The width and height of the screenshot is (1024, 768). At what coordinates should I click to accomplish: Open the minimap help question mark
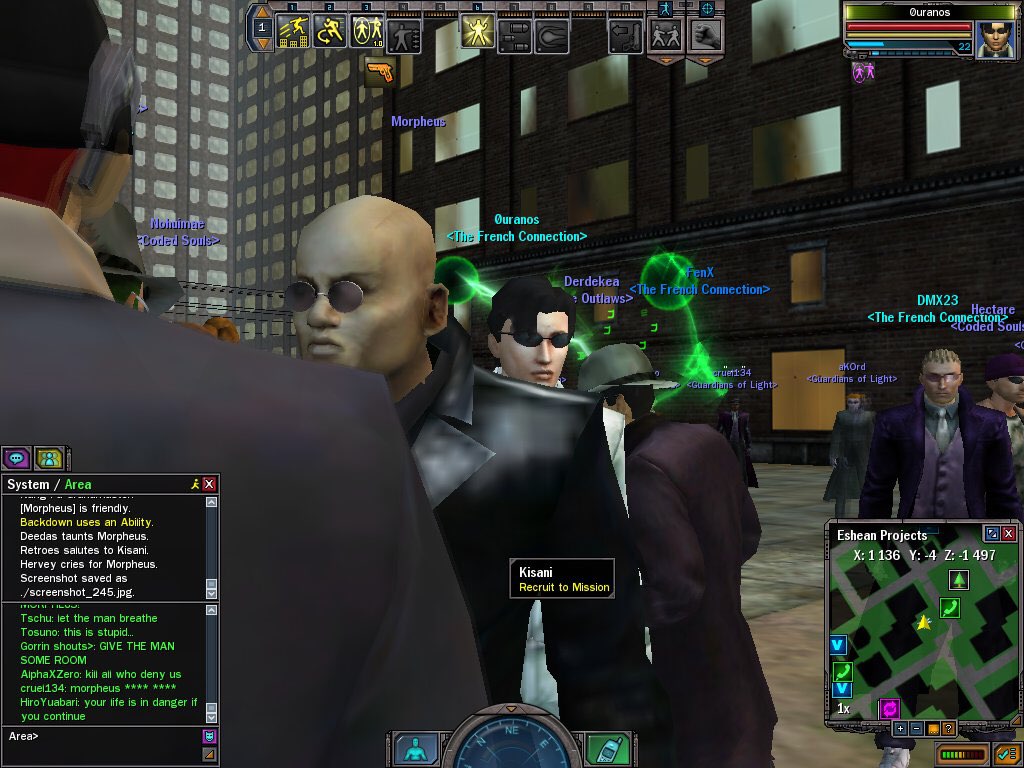(948, 728)
